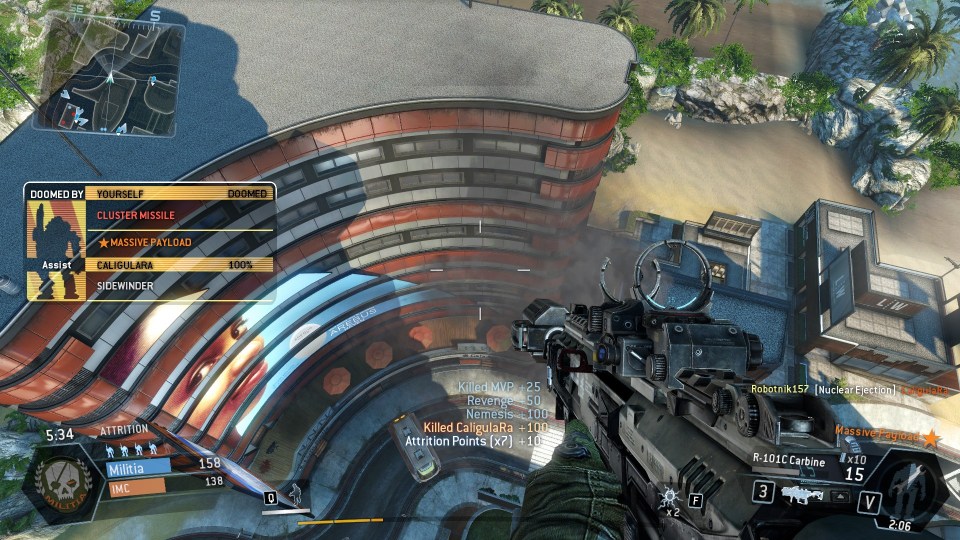
Task: Click the grenade ordnance icon
Action: tap(669, 495)
